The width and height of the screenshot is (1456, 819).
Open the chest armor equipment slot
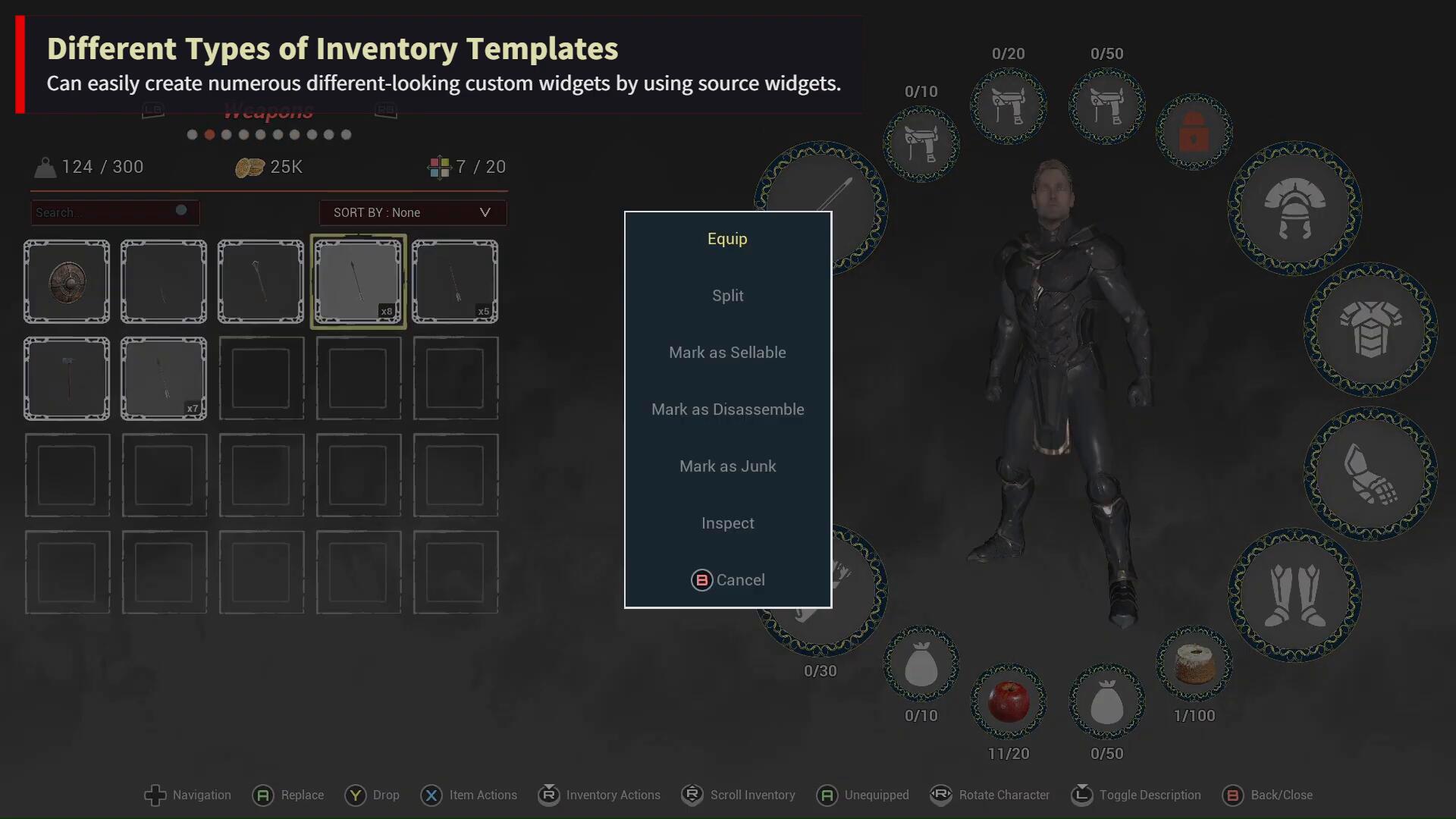tap(1370, 329)
